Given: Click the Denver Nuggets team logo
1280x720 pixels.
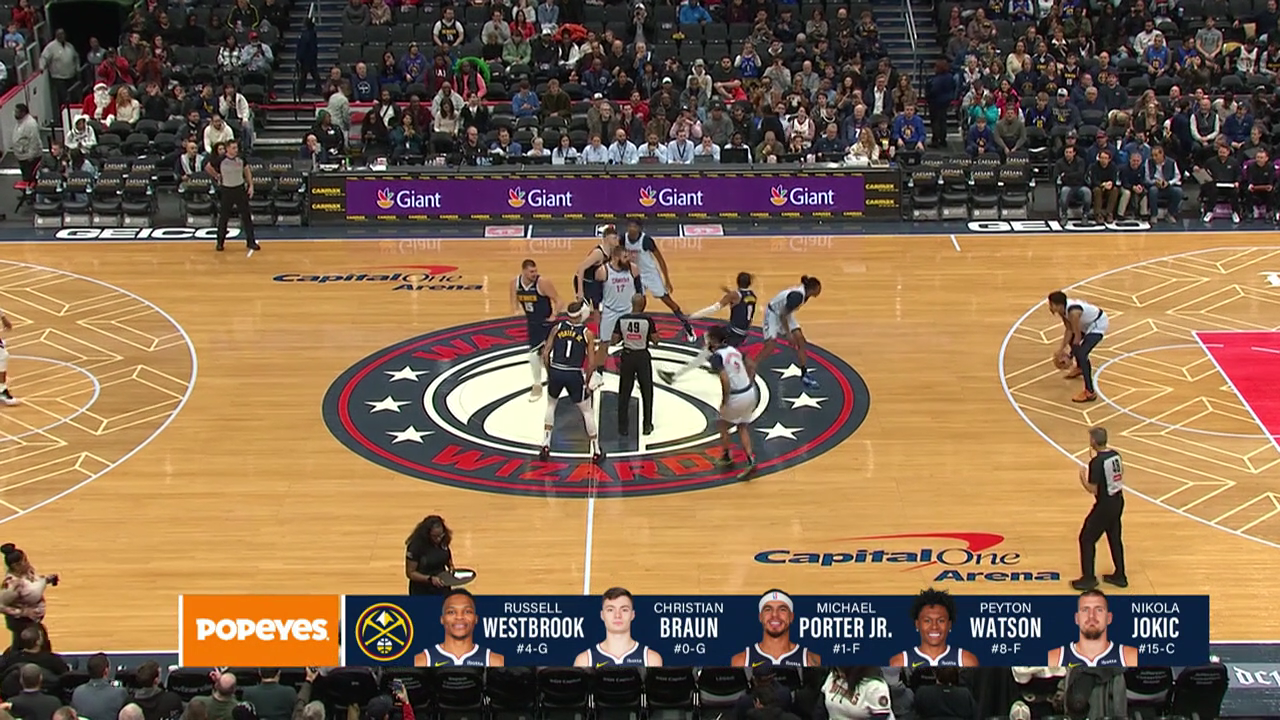Looking at the screenshot, I should click(x=384, y=631).
